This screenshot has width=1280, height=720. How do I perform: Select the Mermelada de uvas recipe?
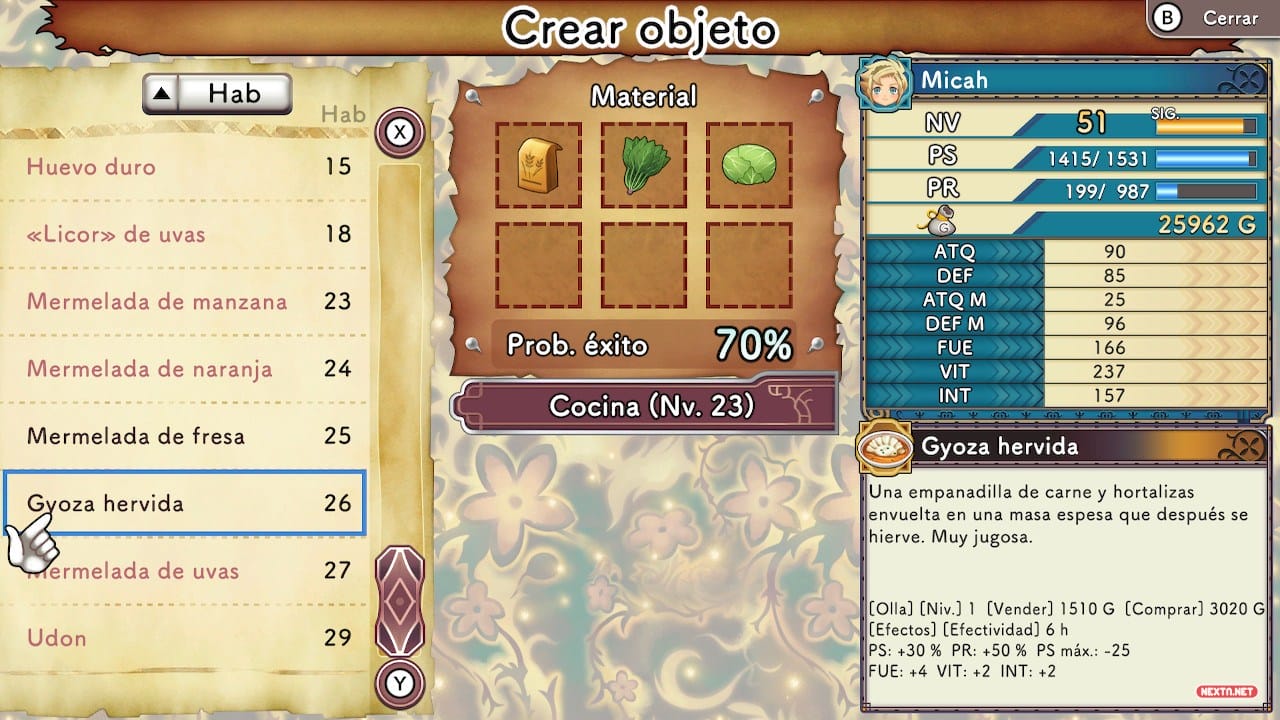pyautogui.click(x=185, y=571)
